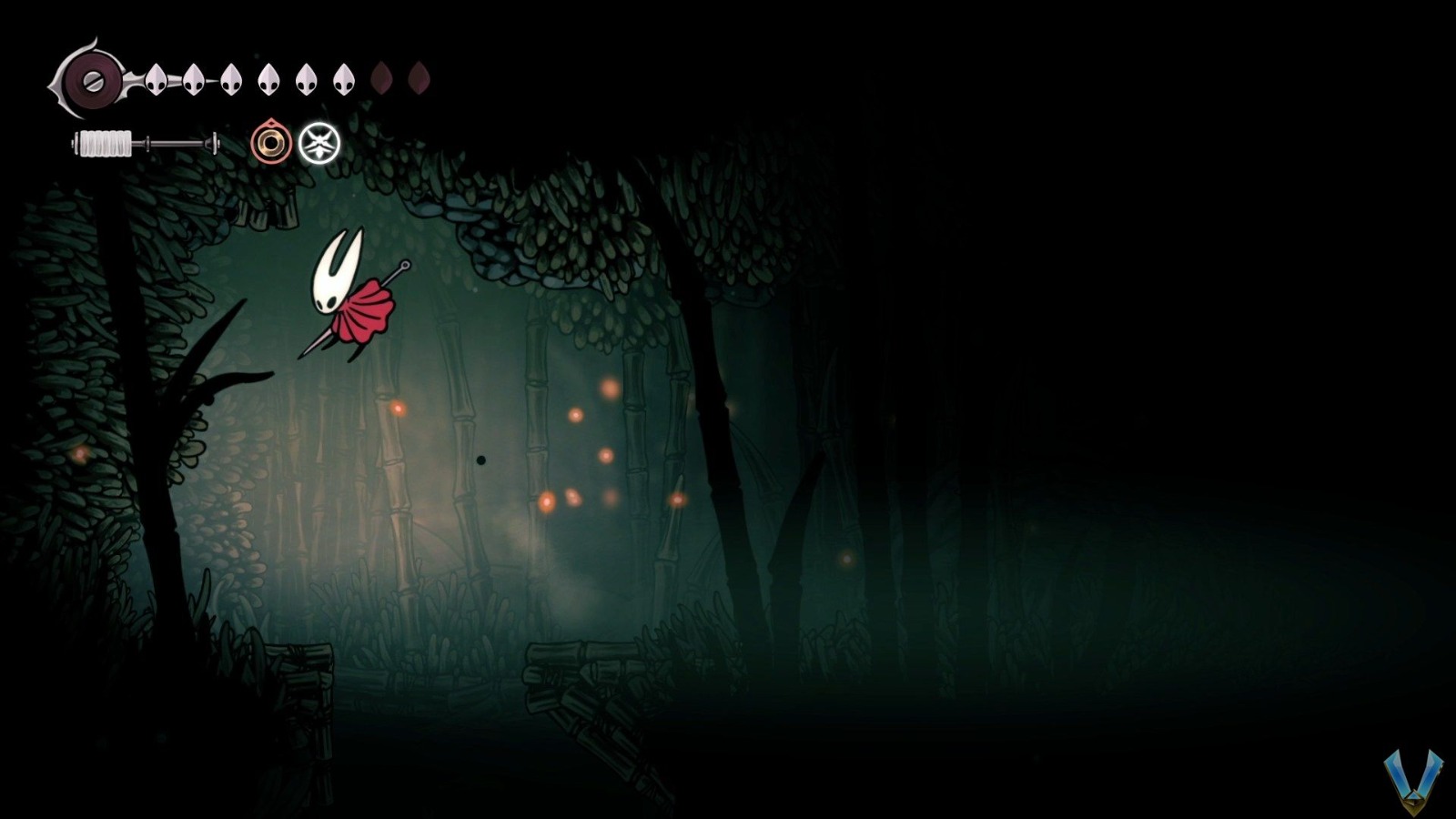Click the first darkened empty mask slot

coord(381,80)
